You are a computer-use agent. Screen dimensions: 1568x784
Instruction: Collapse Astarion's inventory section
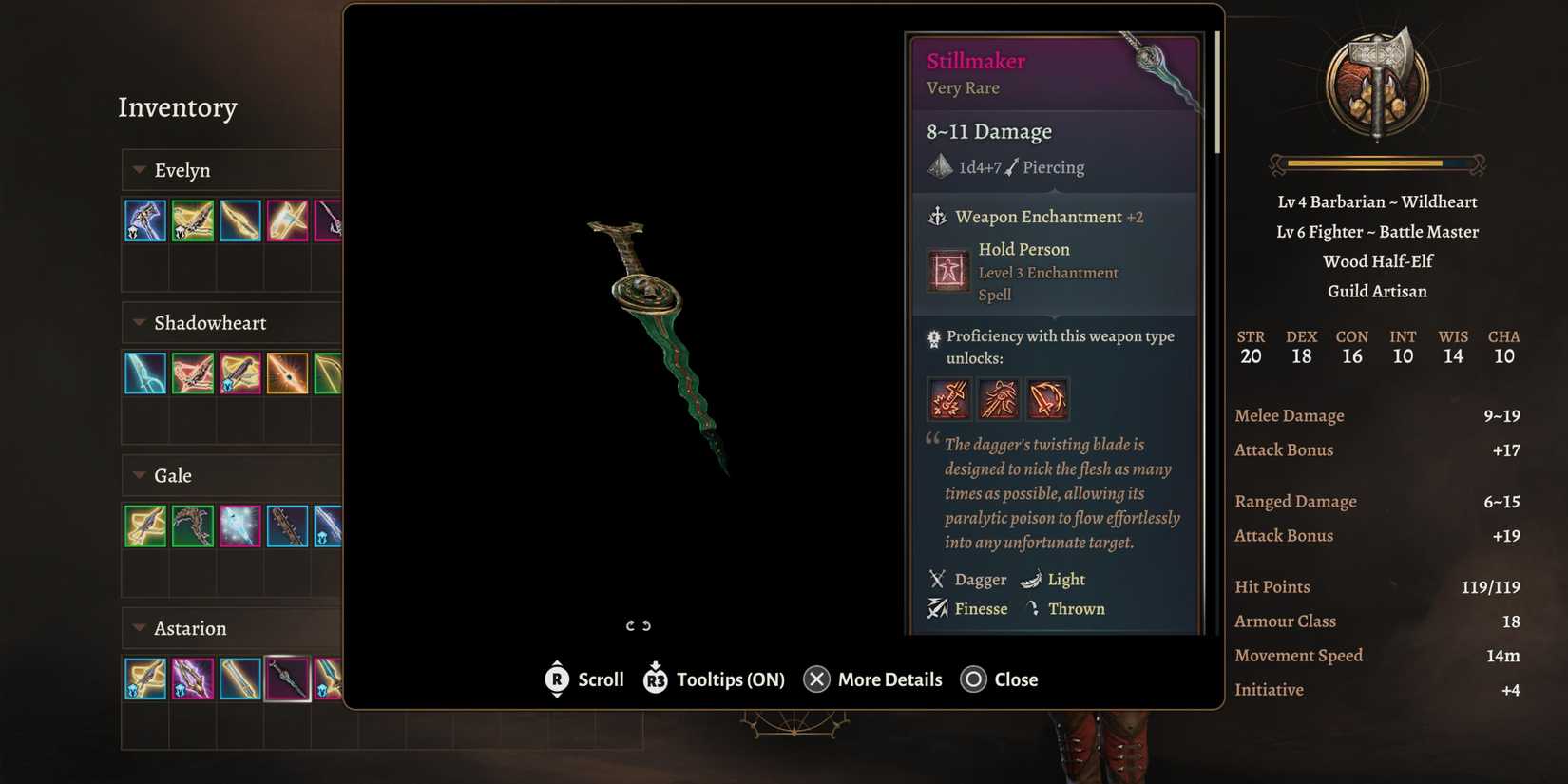pyautogui.click(x=136, y=628)
